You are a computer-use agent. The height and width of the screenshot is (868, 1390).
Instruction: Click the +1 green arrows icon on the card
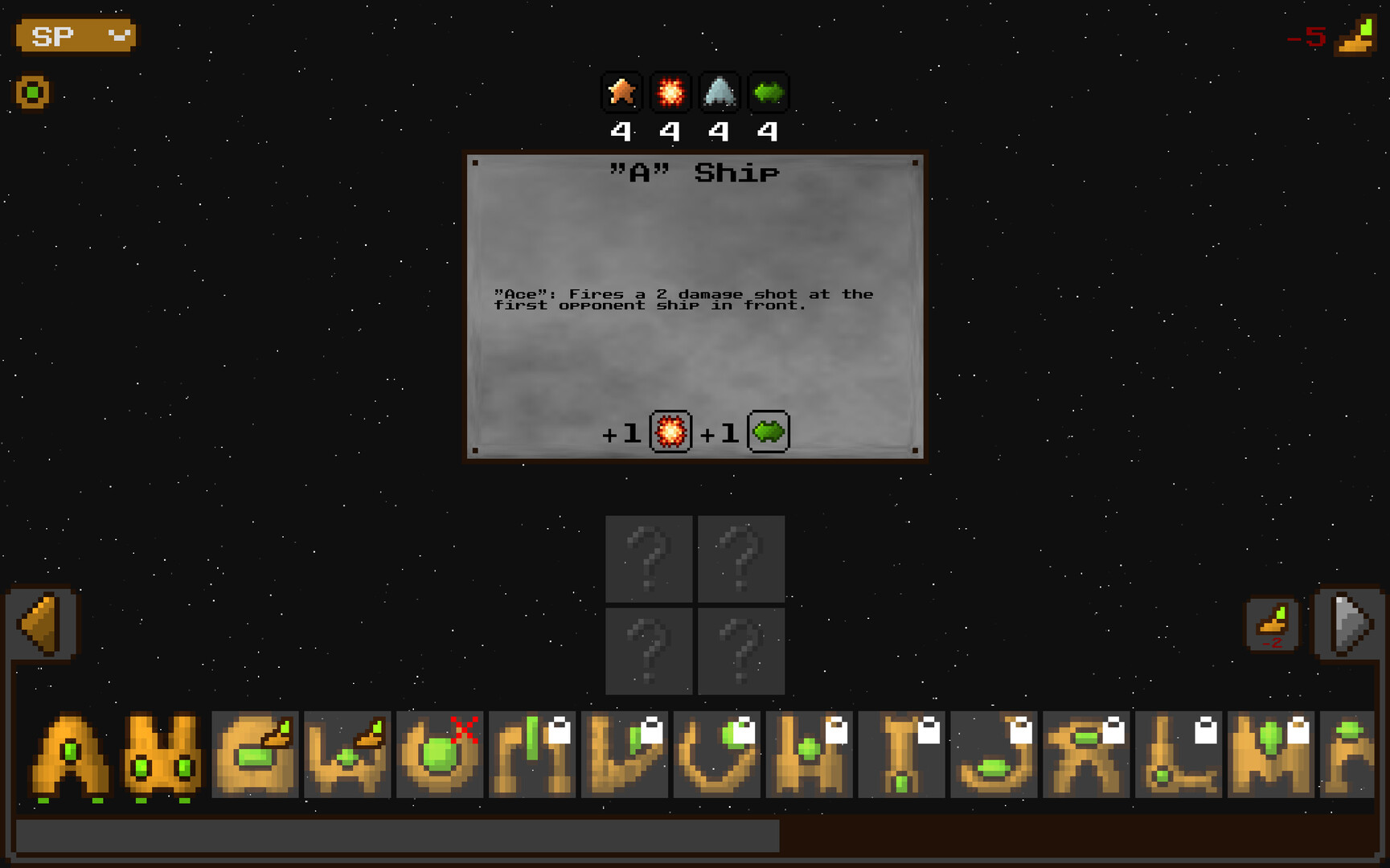coord(768,432)
